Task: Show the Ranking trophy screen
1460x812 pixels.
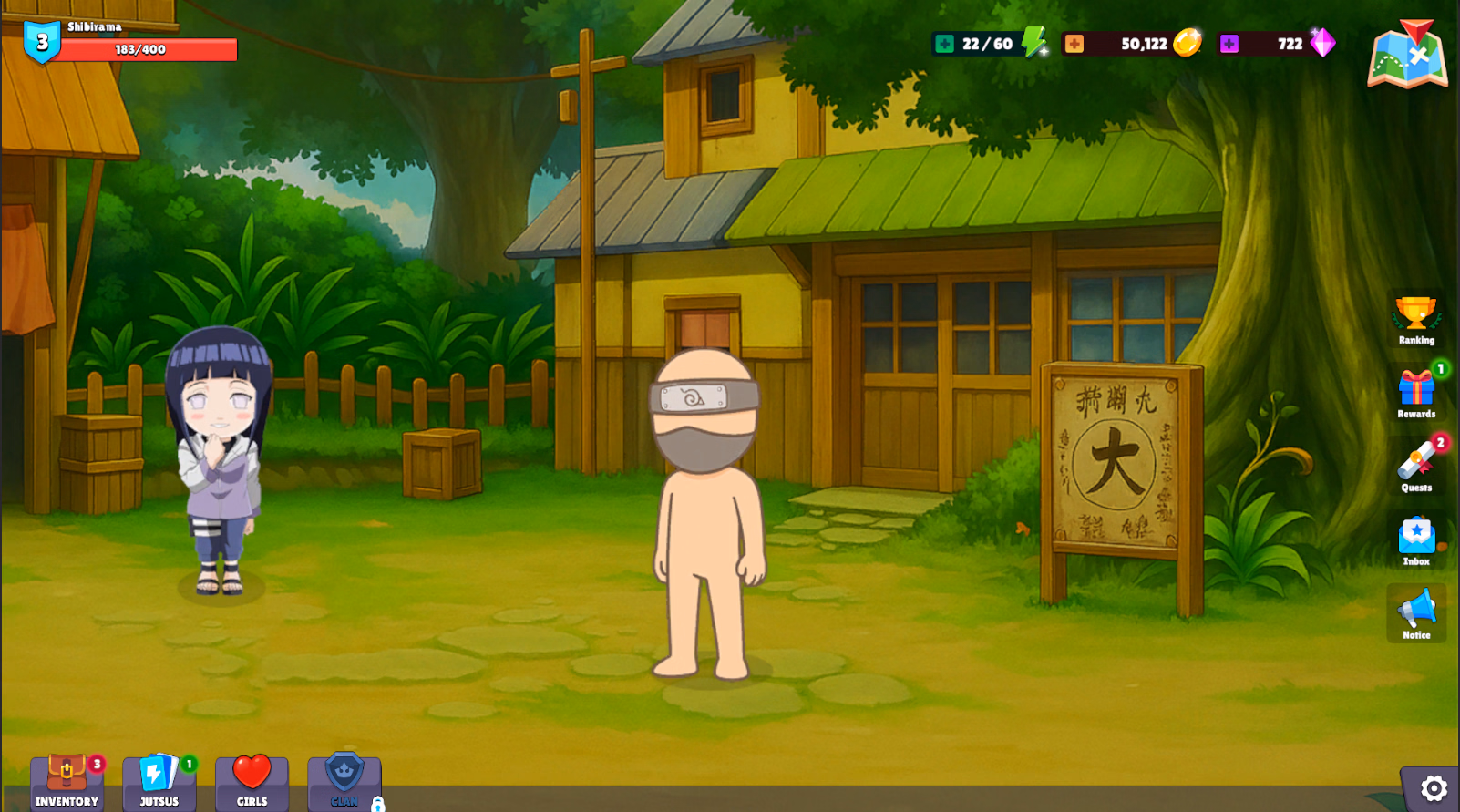Action: click(x=1416, y=320)
